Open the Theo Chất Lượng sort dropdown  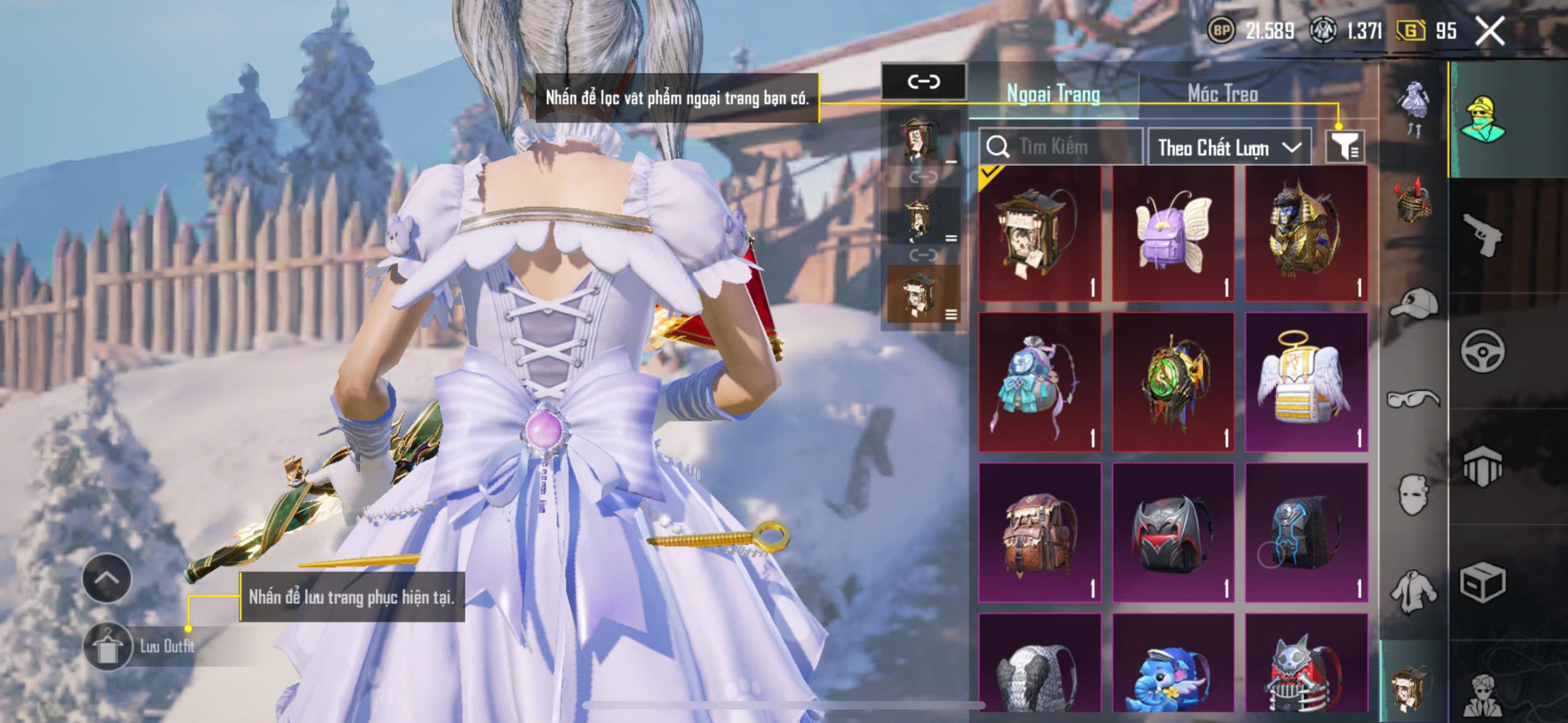coord(1229,148)
